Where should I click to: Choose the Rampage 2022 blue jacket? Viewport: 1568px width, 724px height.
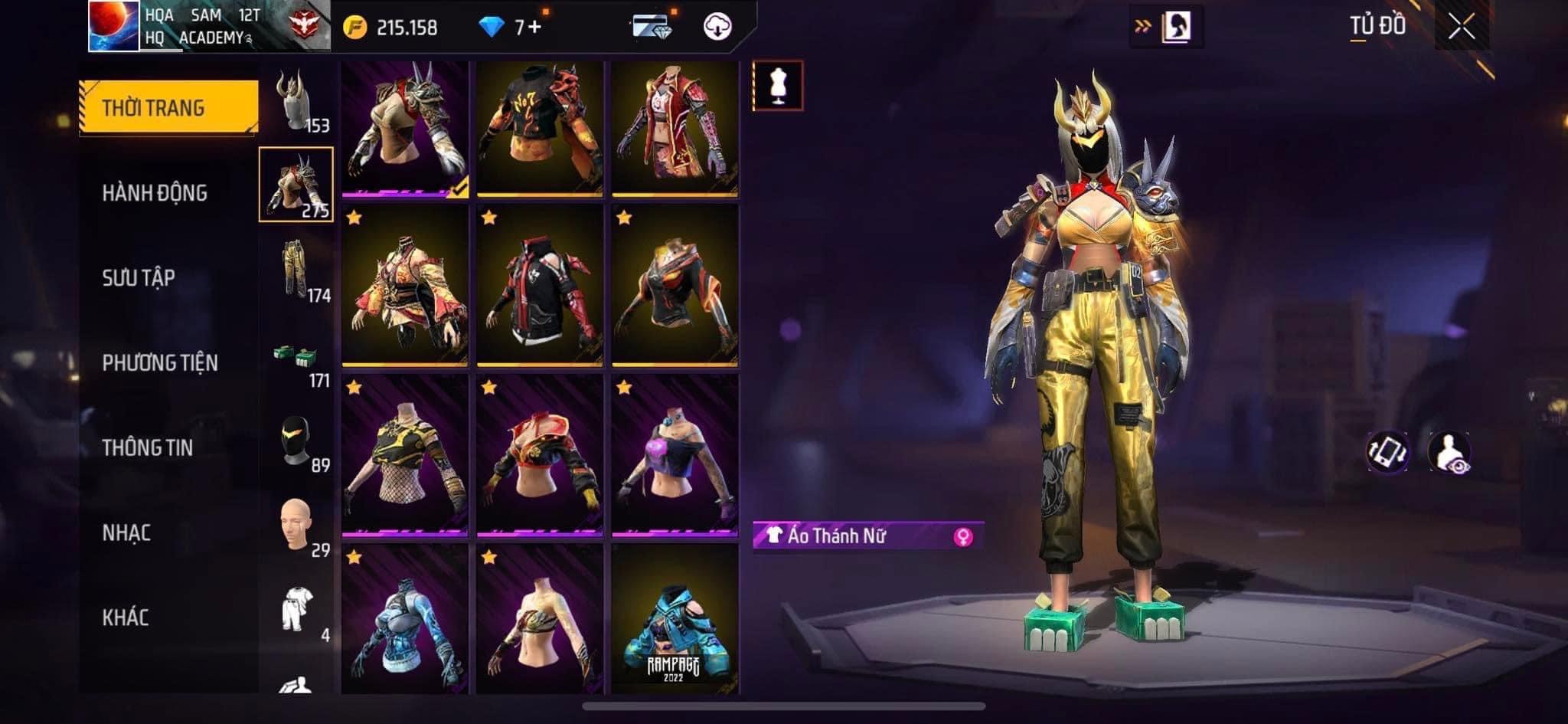pos(675,619)
